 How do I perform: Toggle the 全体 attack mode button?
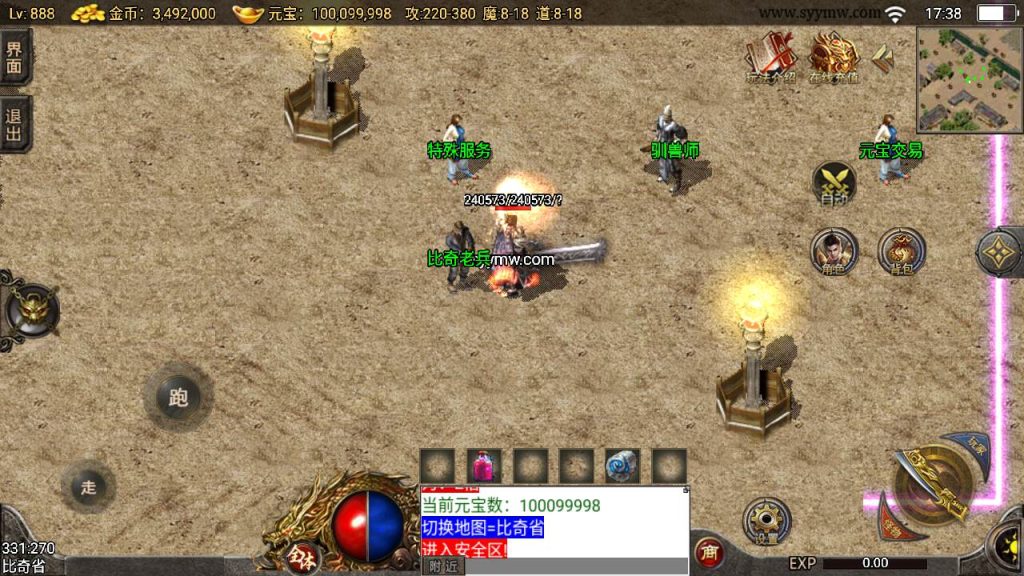click(x=299, y=555)
